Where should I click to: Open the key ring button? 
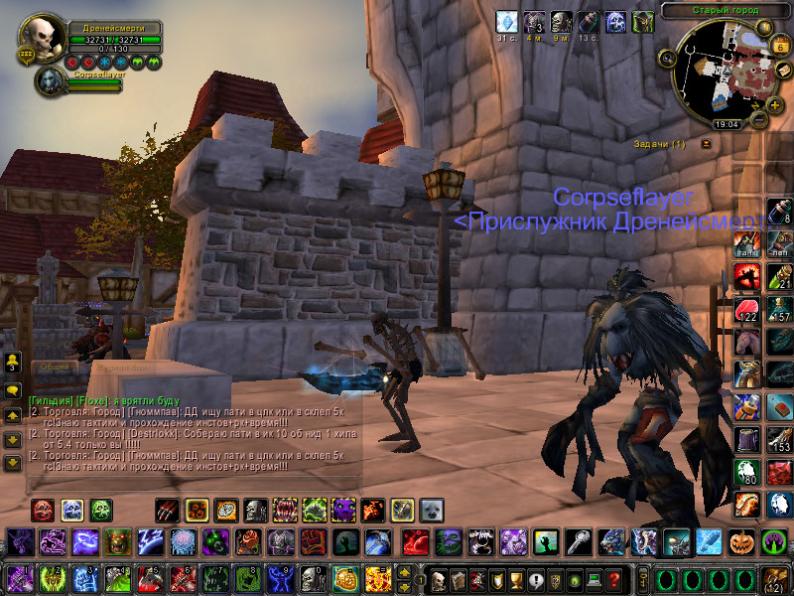coord(641,579)
